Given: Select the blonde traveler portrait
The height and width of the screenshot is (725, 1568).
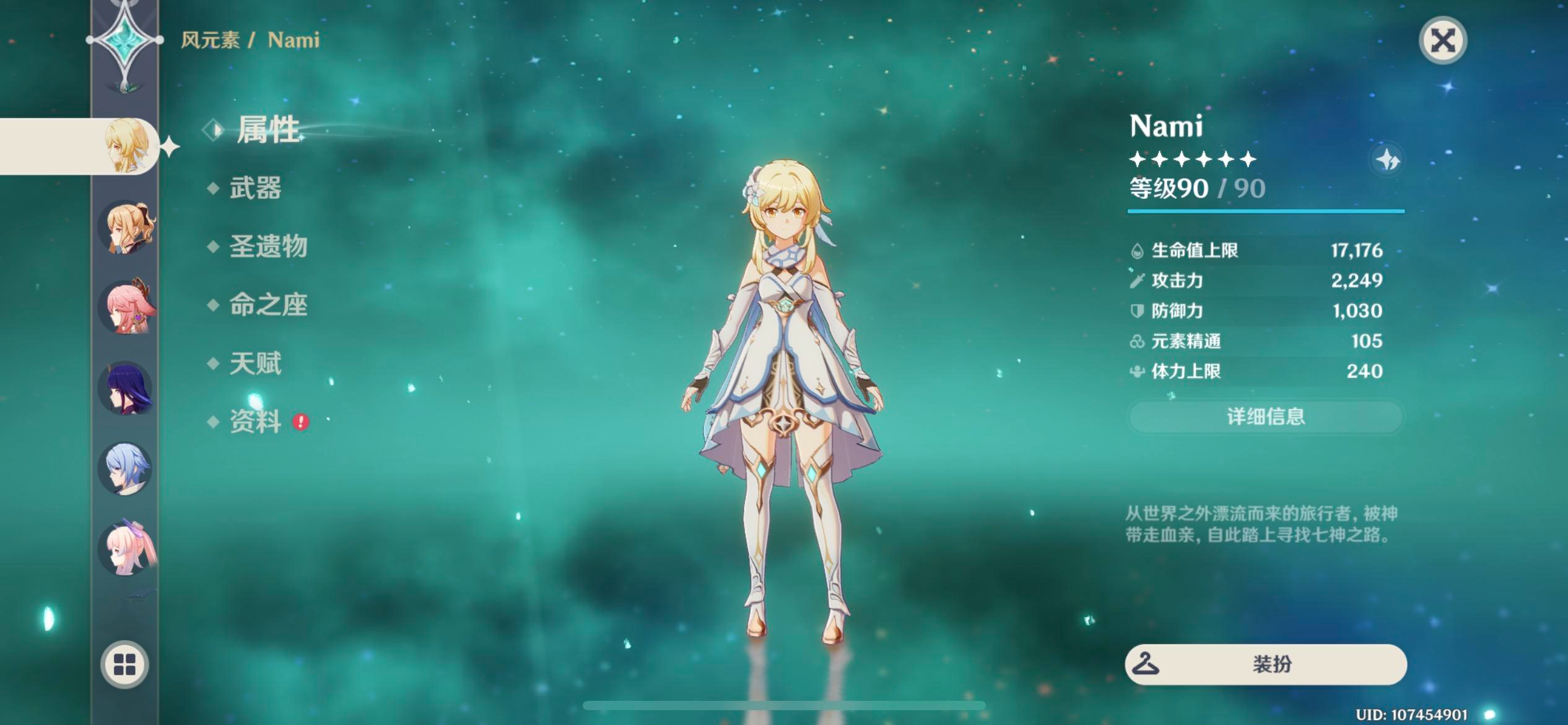Looking at the screenshot, I should (127, 146).
